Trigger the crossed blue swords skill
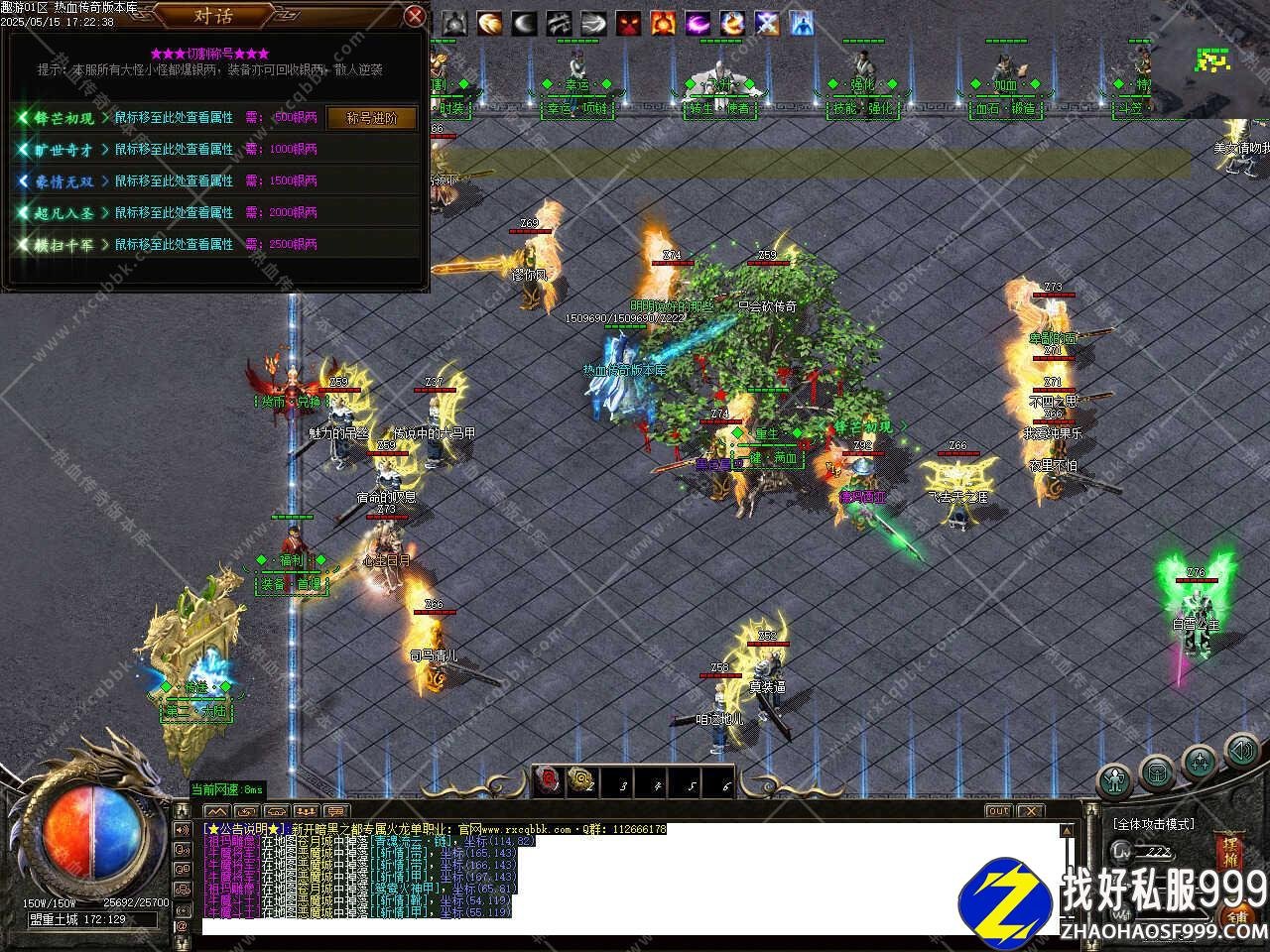The image size is (1270, 952). 767,23
